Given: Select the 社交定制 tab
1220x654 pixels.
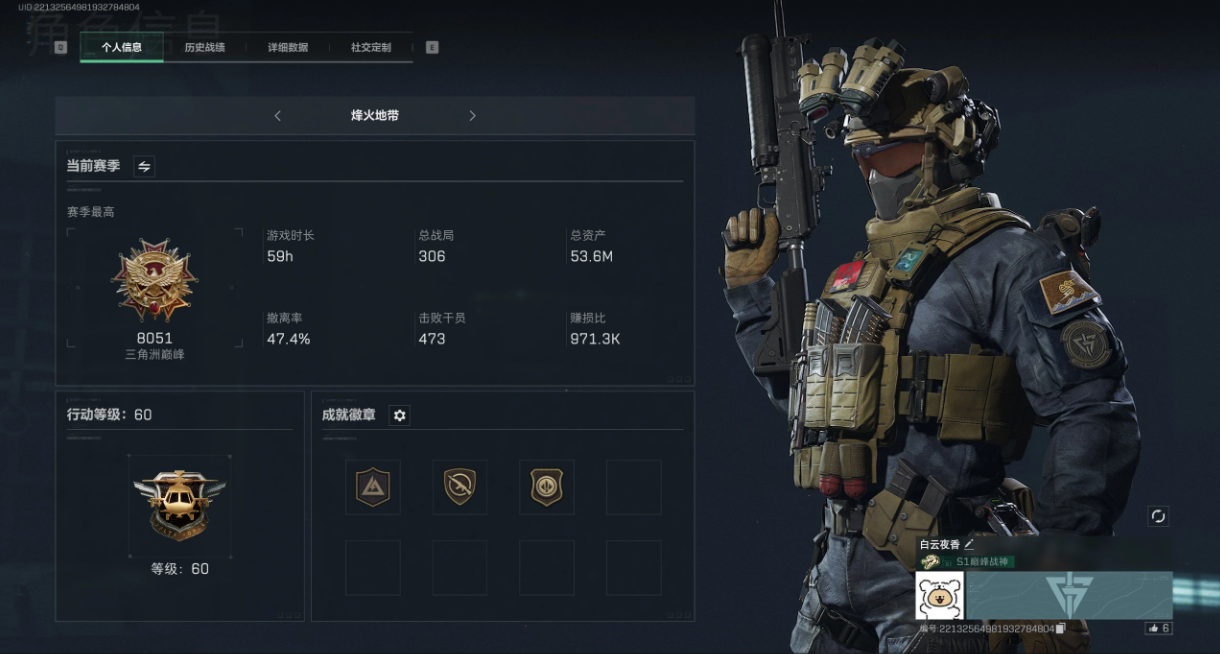Looking at the screenshot, I should click(370, 47).
